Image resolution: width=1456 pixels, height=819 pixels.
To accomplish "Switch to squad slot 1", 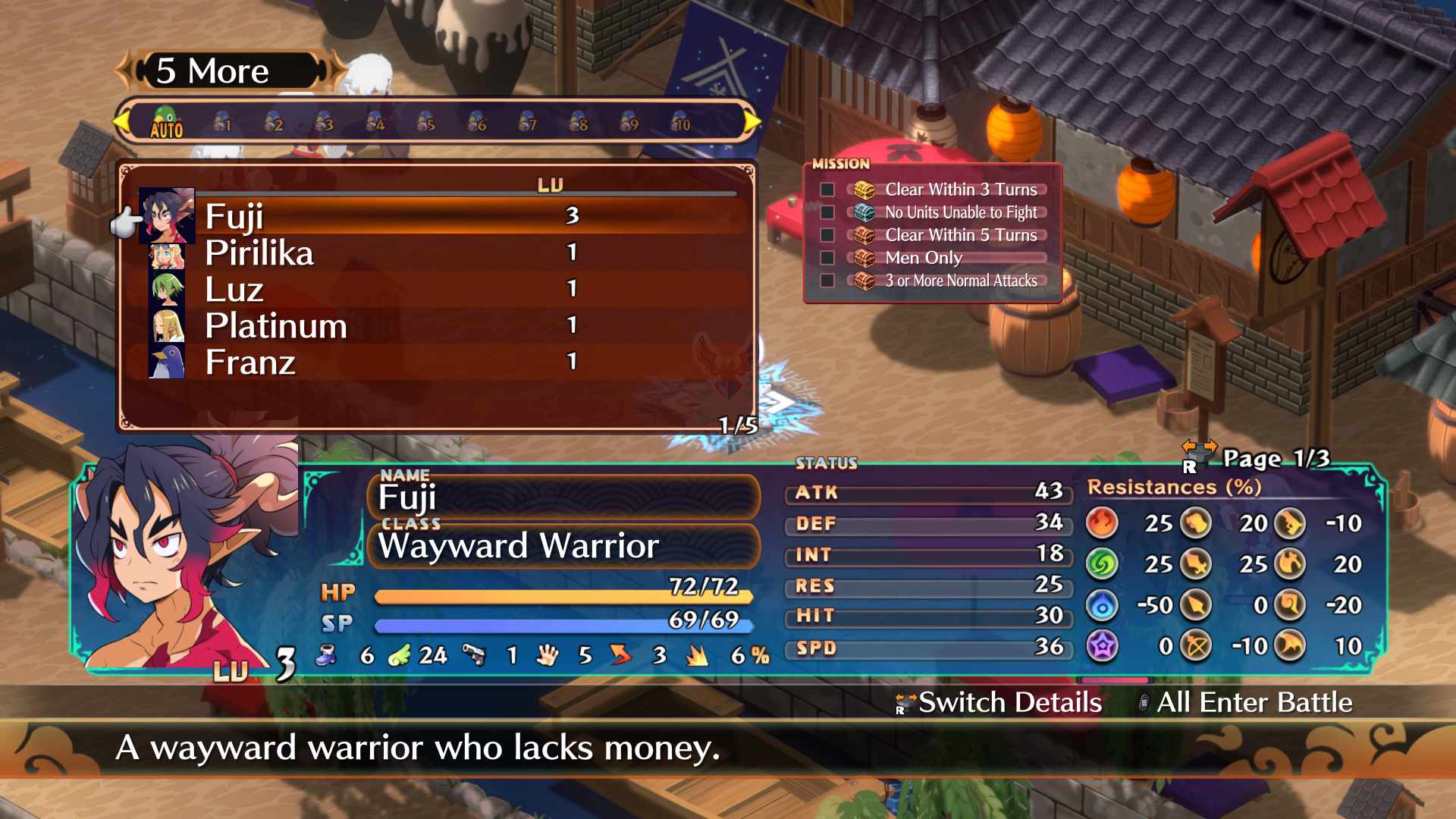I will click(222, 123).
